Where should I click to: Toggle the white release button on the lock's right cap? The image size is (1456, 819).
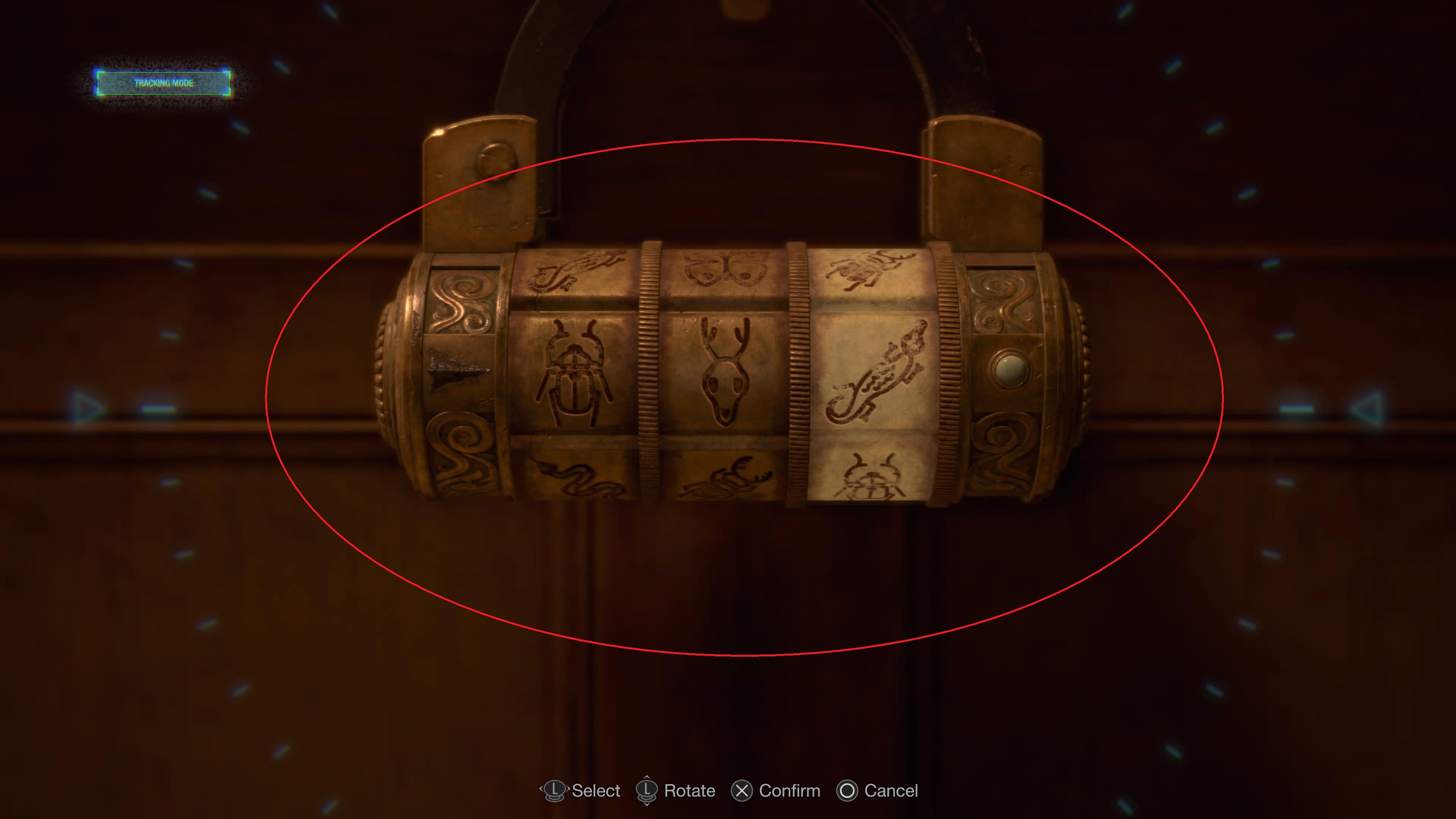1010,370
